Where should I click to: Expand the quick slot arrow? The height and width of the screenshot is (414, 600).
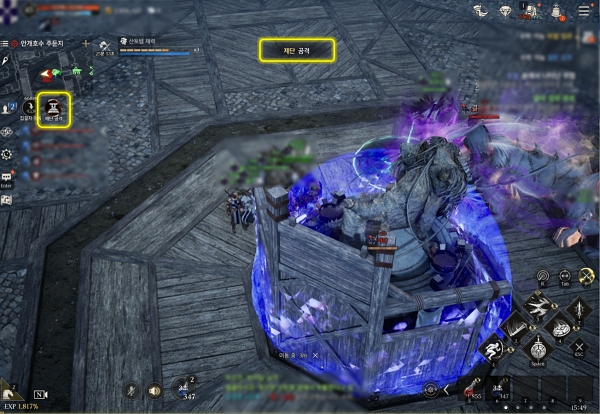[x=446, y=391]
